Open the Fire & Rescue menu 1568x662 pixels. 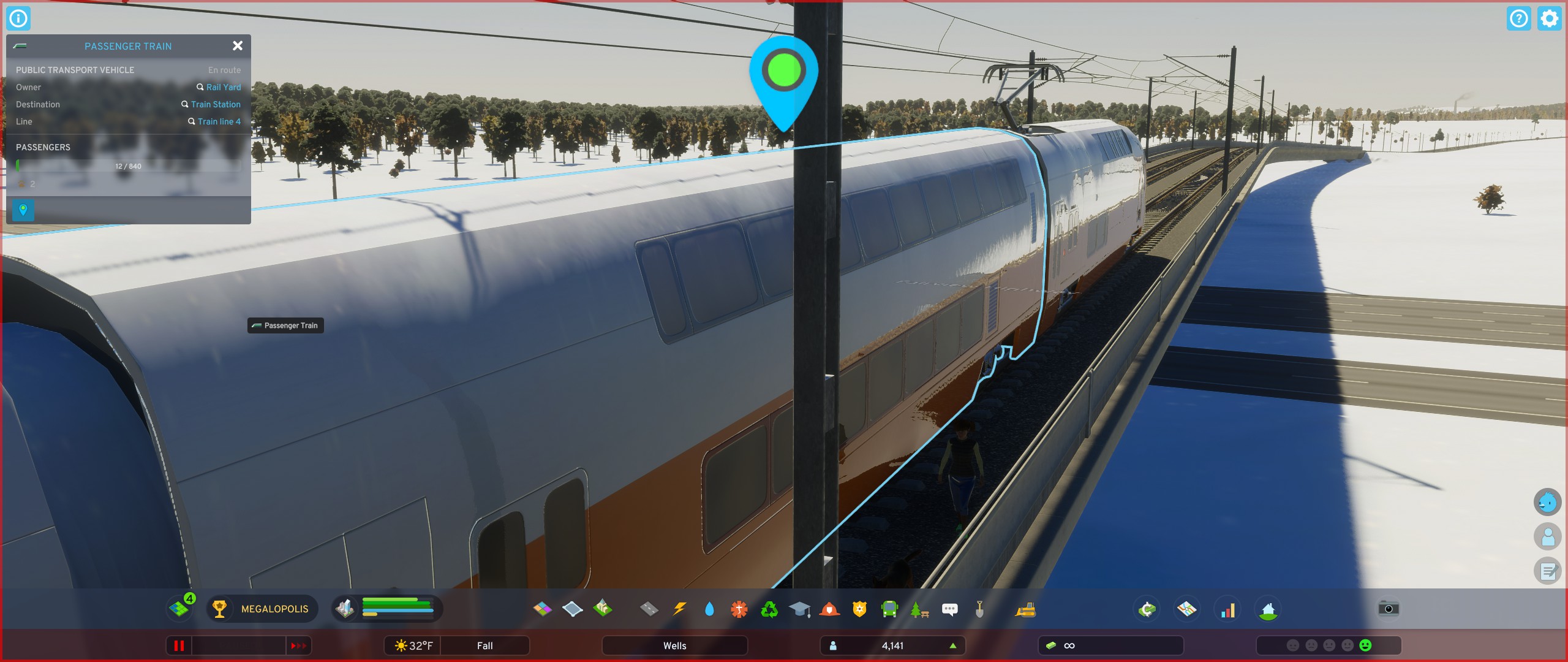click(x=831, y=609)
